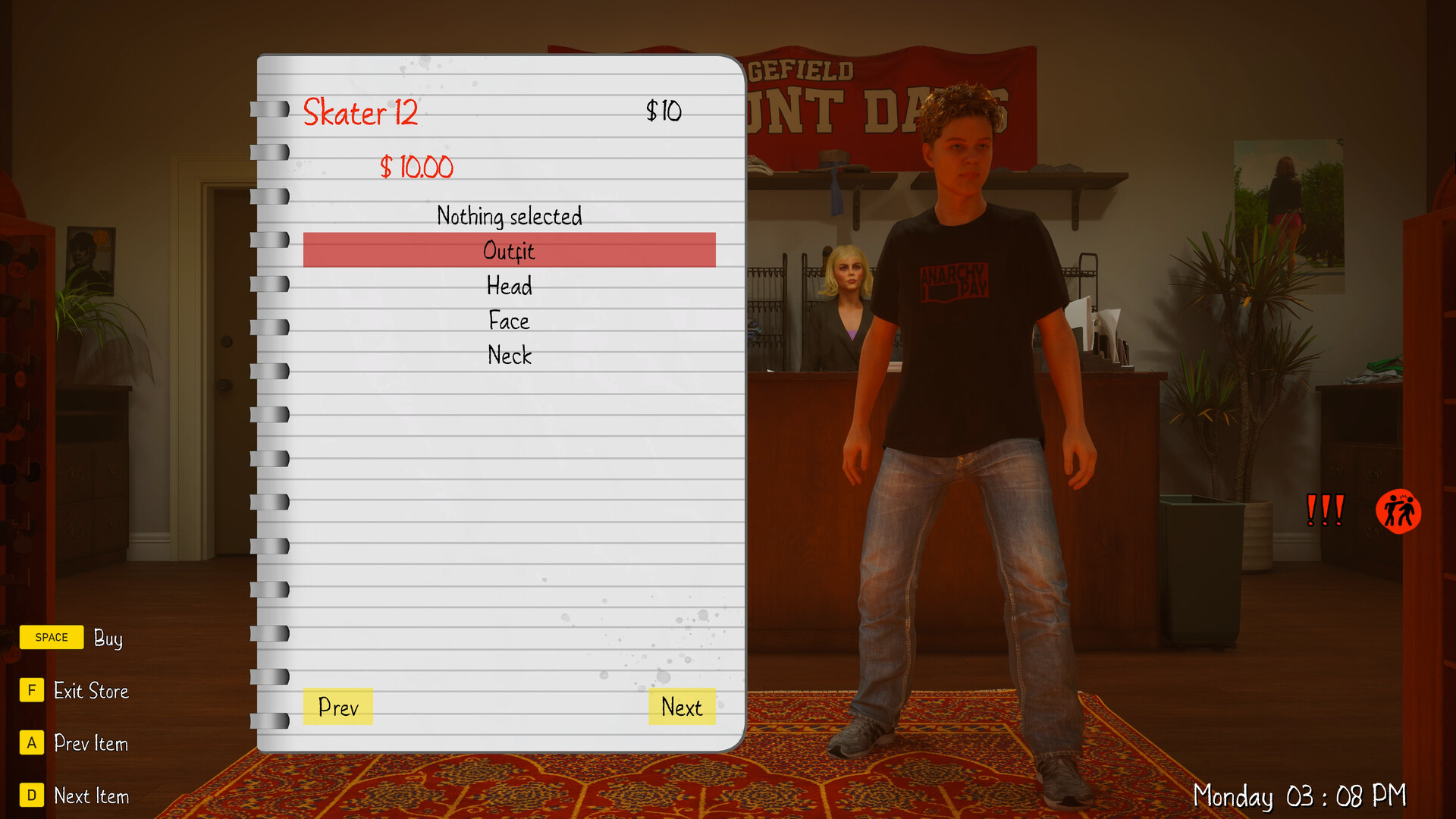Click the red fight alert icon
Viewport: 1456px width, 819px height.
(1399, 511)
